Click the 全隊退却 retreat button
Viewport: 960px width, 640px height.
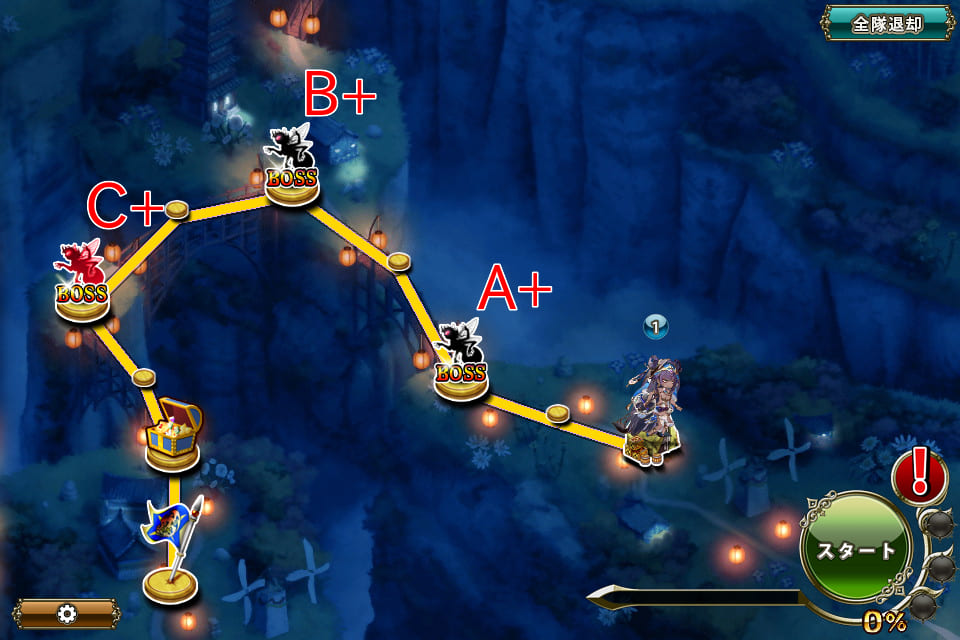(887, 23)
